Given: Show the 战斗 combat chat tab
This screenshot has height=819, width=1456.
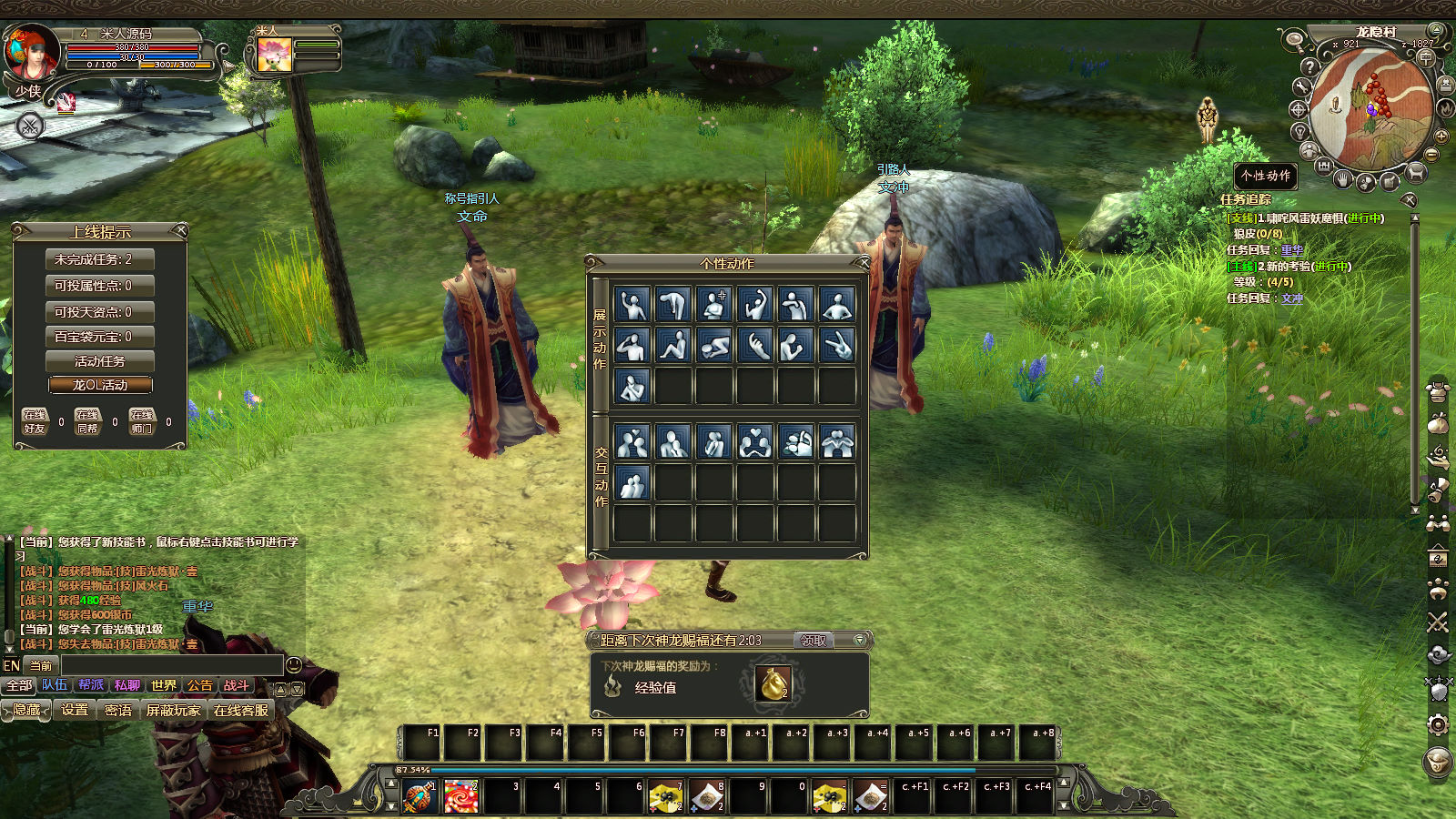Looking at the screenshot, I should point(237,685).
